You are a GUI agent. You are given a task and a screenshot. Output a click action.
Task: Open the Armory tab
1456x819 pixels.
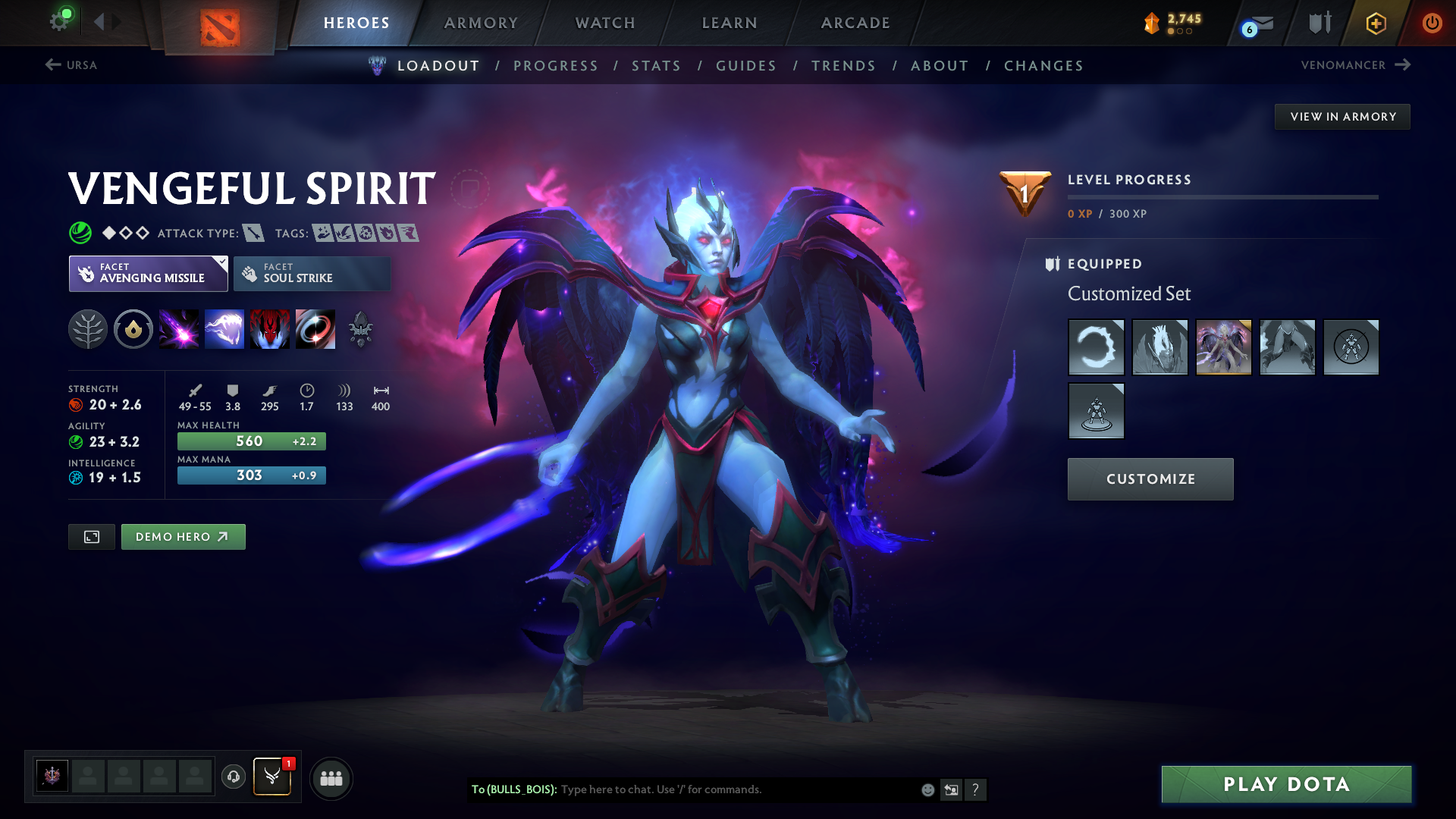[x=481, y=23]
